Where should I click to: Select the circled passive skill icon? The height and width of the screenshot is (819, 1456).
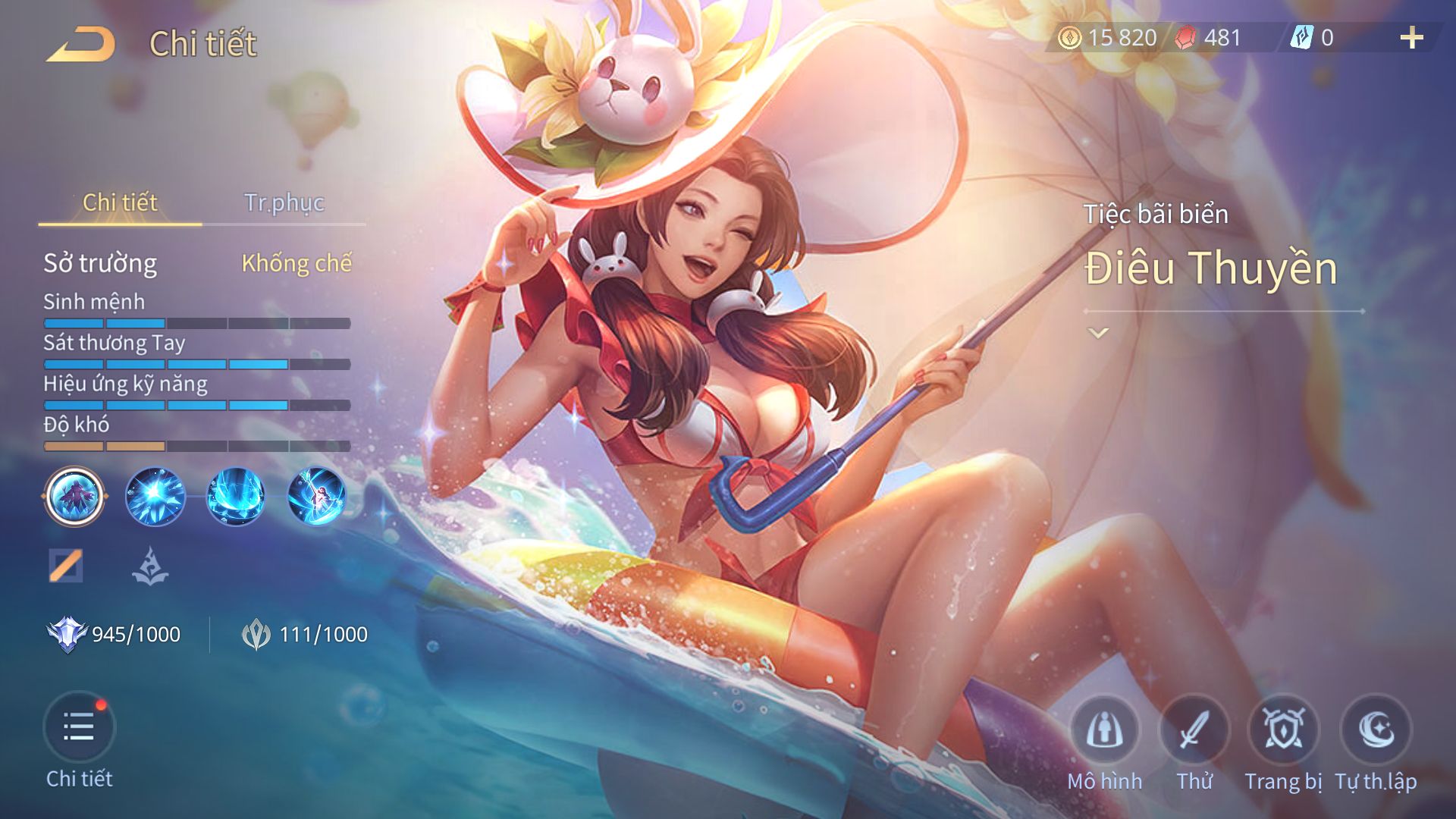[x=74, y=497]
